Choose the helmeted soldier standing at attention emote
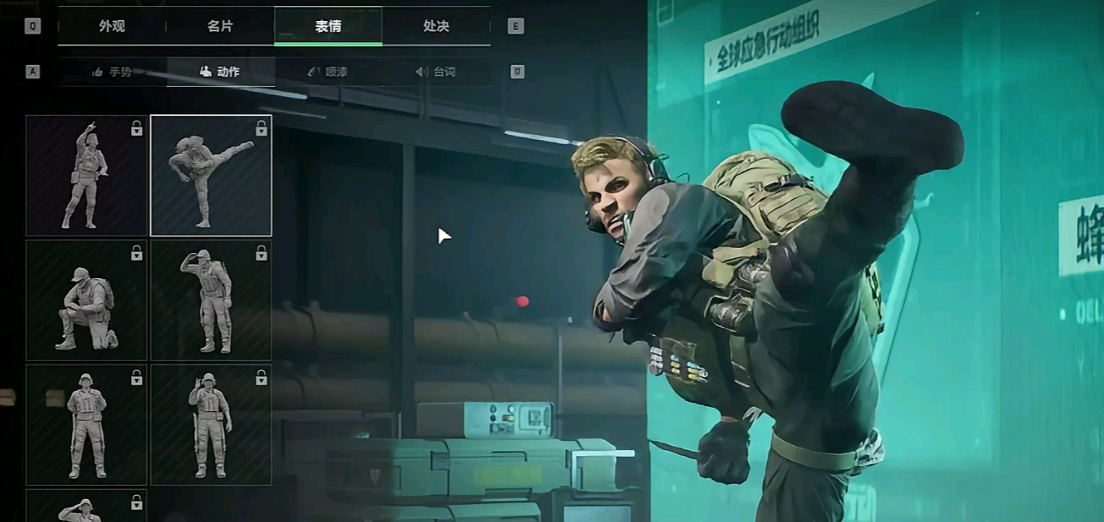This screenshot has height=522, width=1104. click(x=87, y=424)
